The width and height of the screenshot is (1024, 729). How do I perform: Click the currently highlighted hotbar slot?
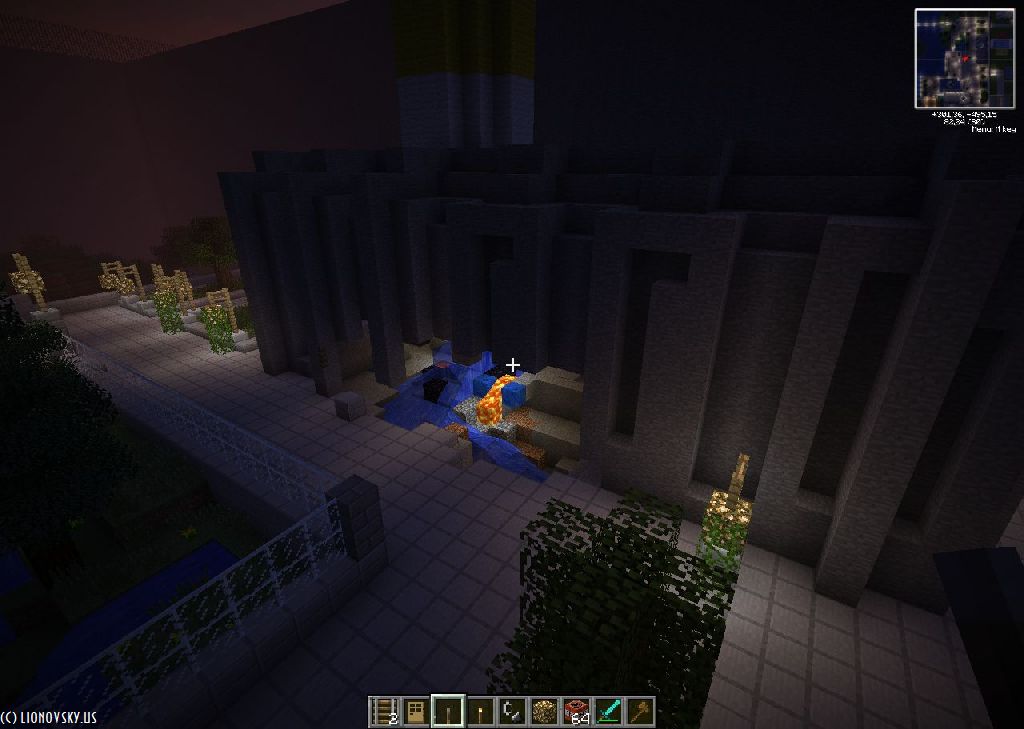[448, 712]
